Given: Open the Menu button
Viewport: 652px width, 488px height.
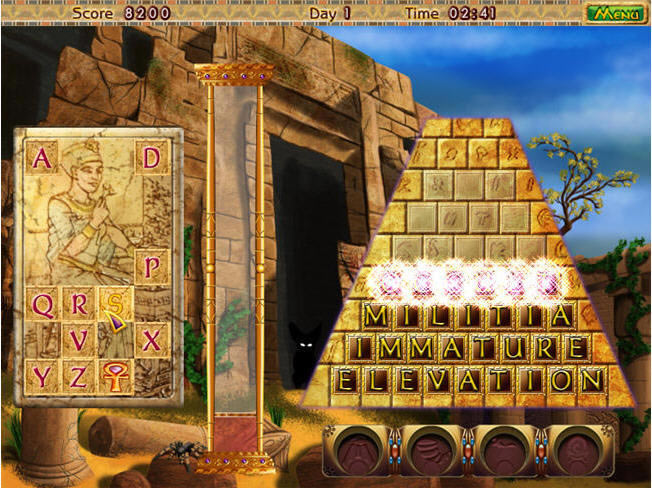Looking at the screenshot, I should [616, 14].
